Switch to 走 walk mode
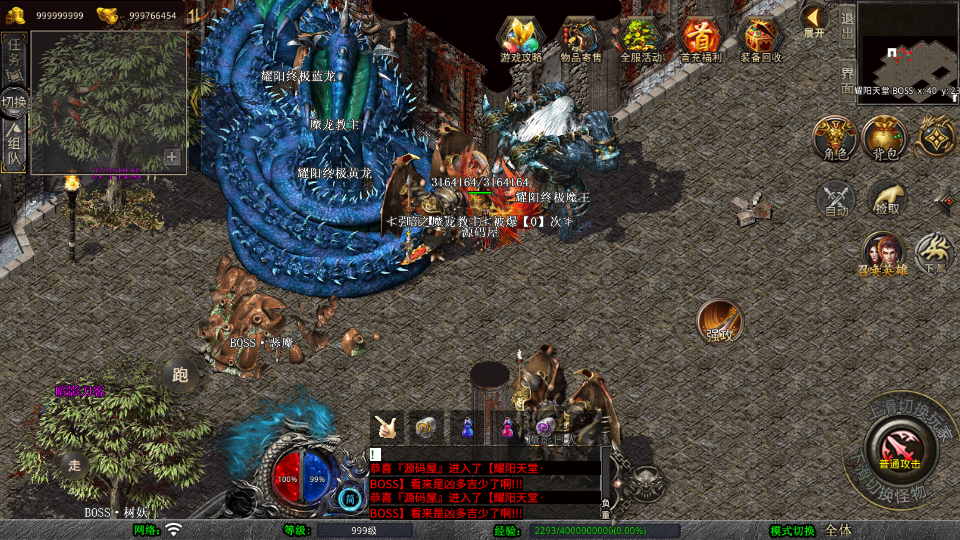The image size is (960, 540). [73, 463]
